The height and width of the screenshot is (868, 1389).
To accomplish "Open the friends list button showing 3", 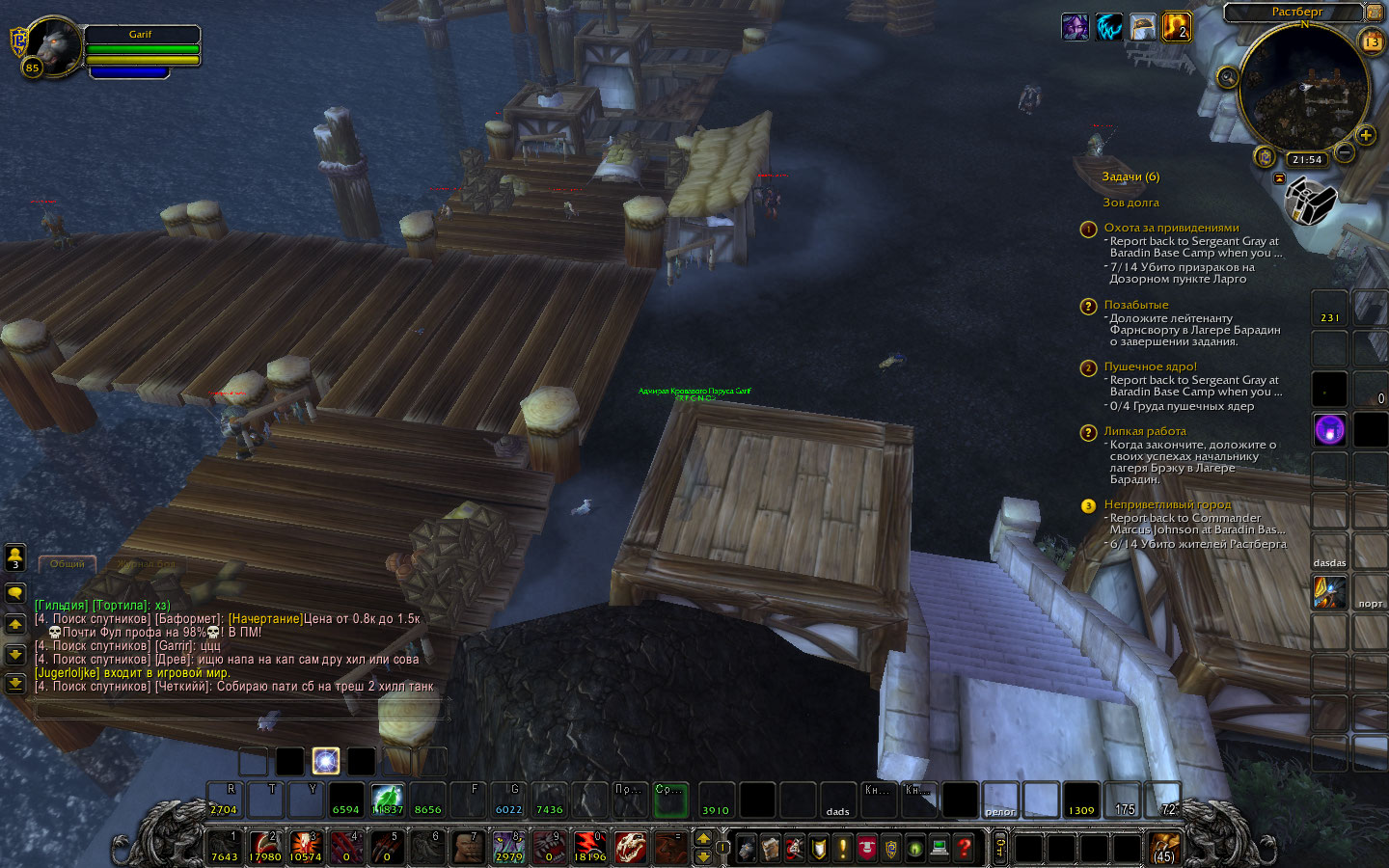I will point(15,556).
